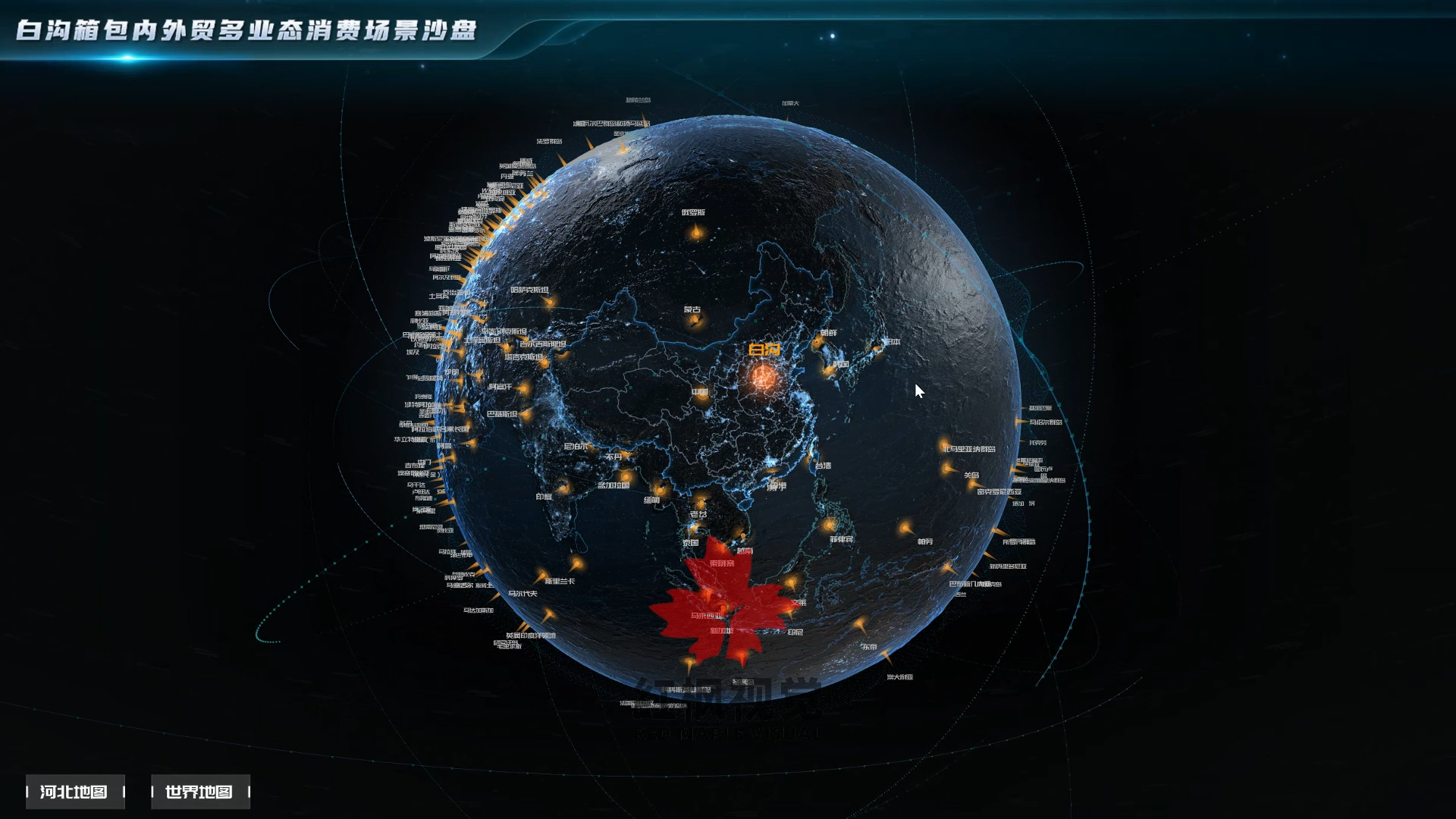
Task: Select the 帕劳 map marker
Action: pos(905,528)
